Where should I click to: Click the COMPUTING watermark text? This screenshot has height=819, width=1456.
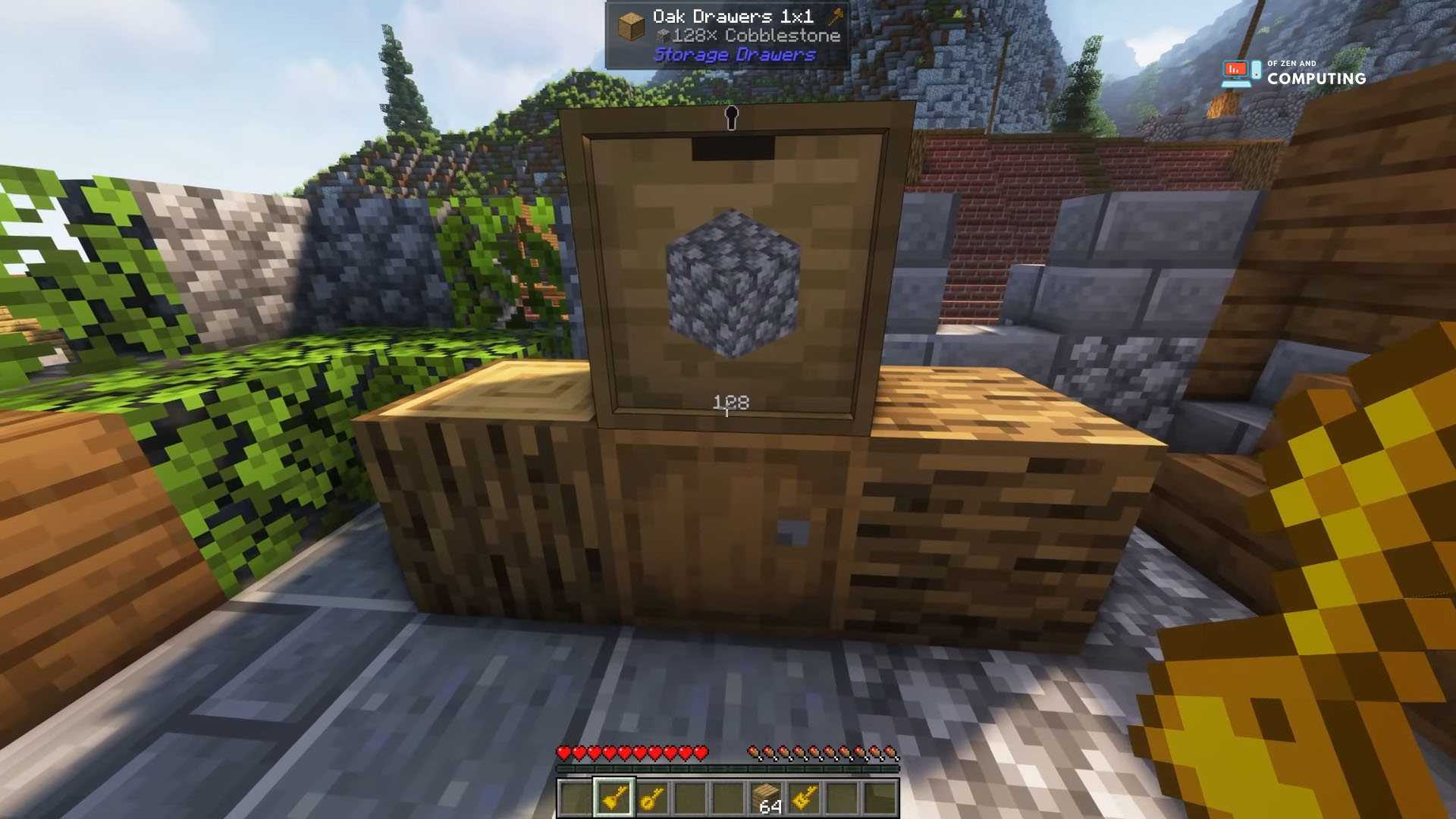point(1316,78)
